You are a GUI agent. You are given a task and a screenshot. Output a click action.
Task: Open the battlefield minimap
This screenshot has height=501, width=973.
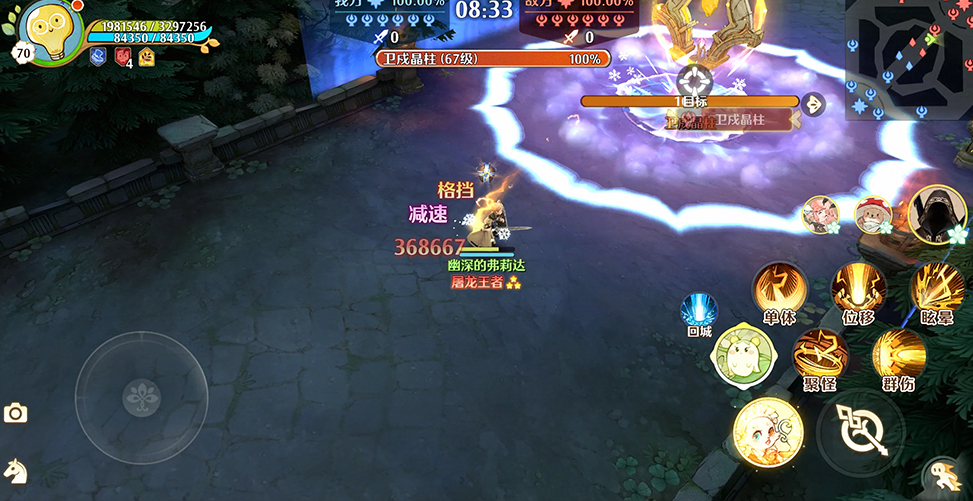click(908, 58)
